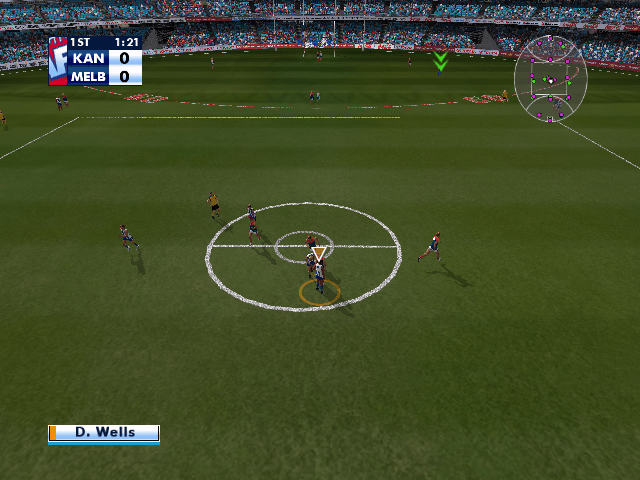Click the oval field minimap

(x=550, y=78)
